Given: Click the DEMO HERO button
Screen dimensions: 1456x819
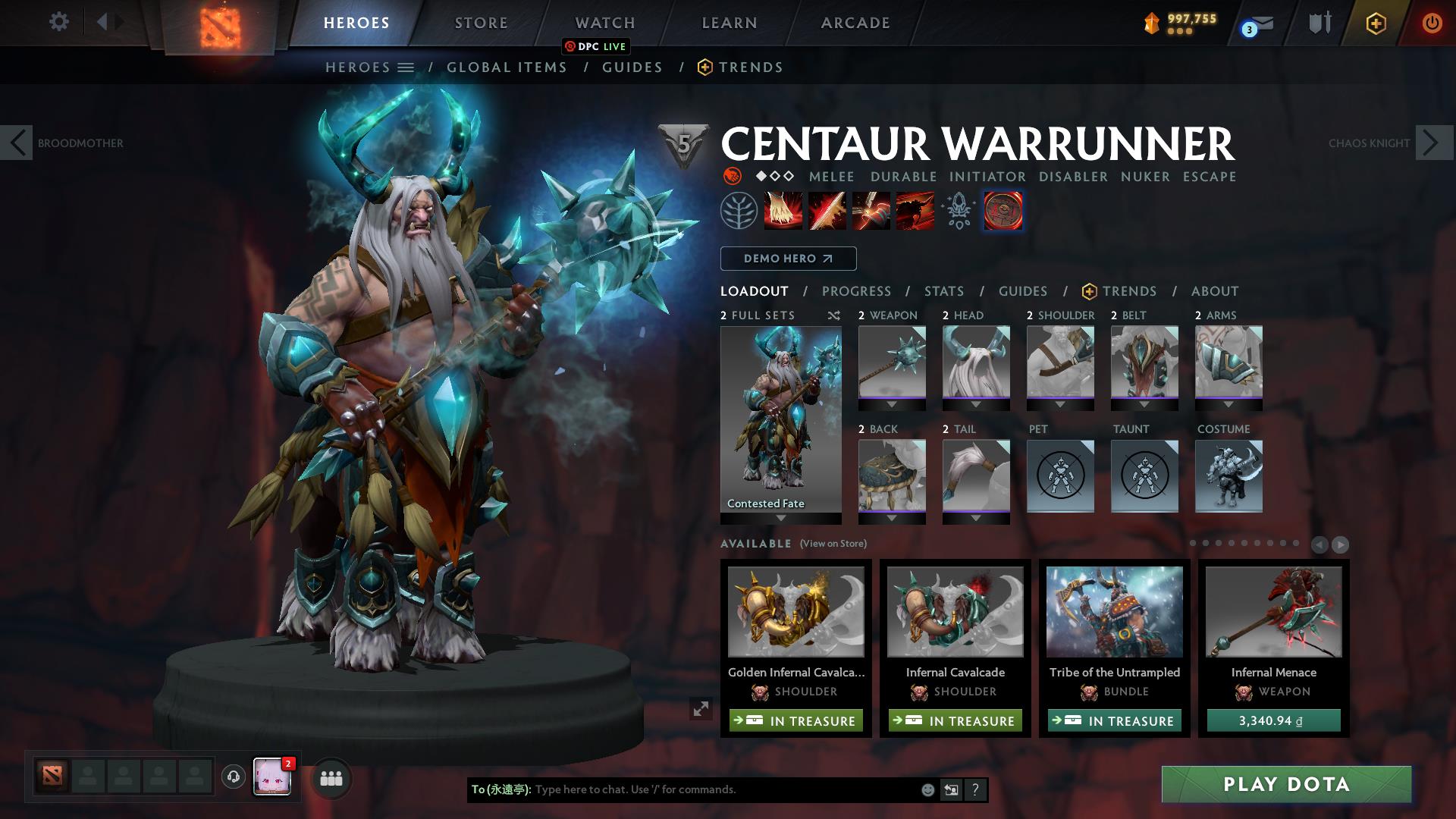Looking at the screenshot, I should click(788, 259).
